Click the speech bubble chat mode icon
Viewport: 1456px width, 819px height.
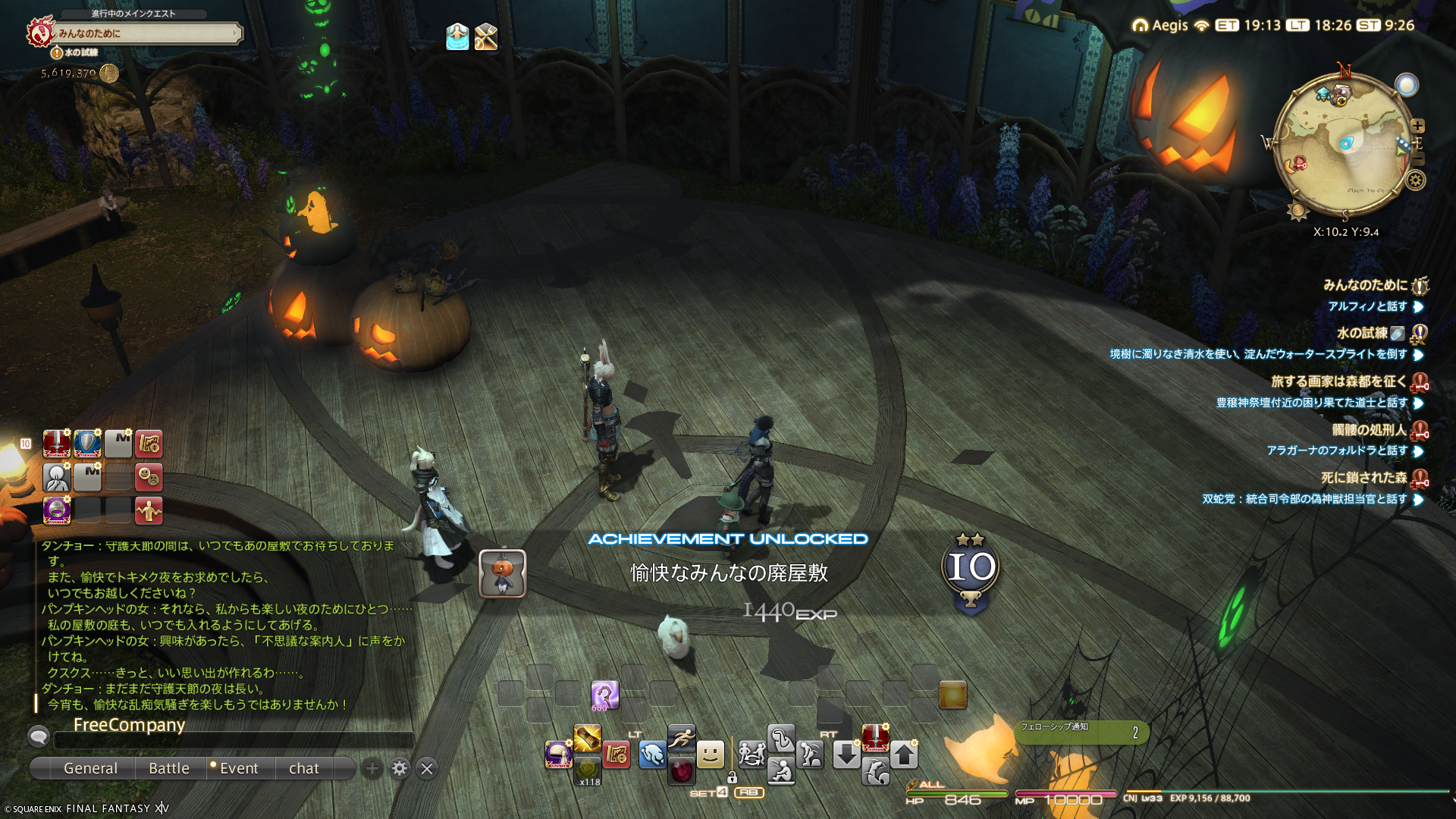pos(39,736)
